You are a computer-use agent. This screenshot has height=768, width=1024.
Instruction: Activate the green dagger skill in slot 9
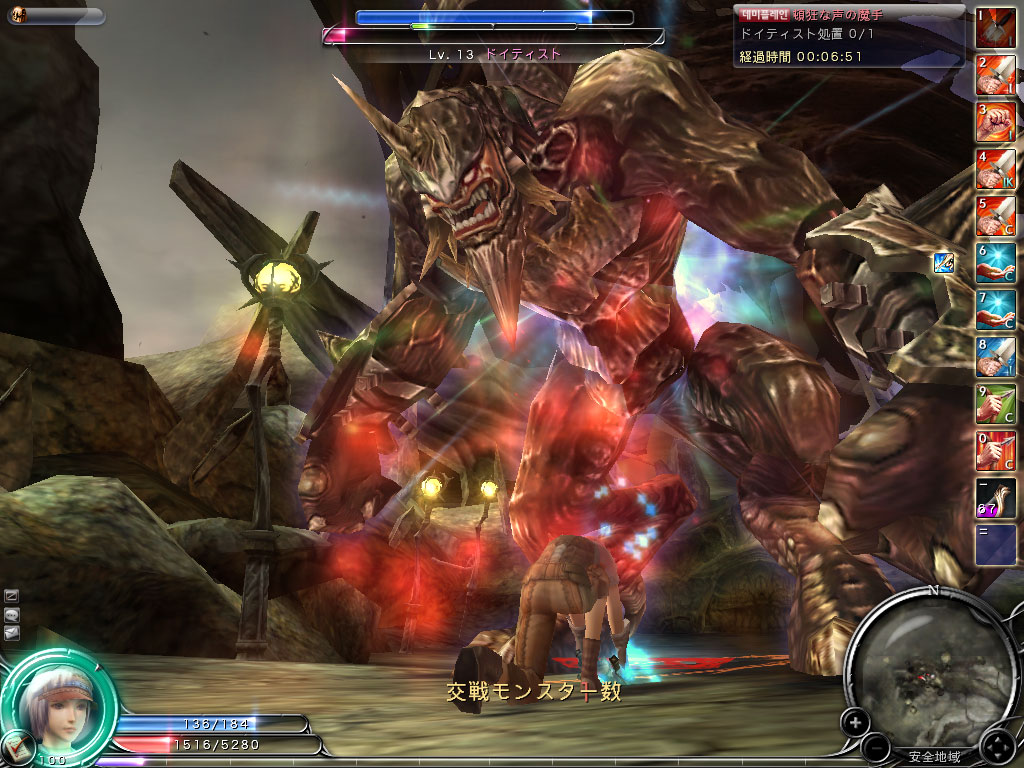click(995, 405)
